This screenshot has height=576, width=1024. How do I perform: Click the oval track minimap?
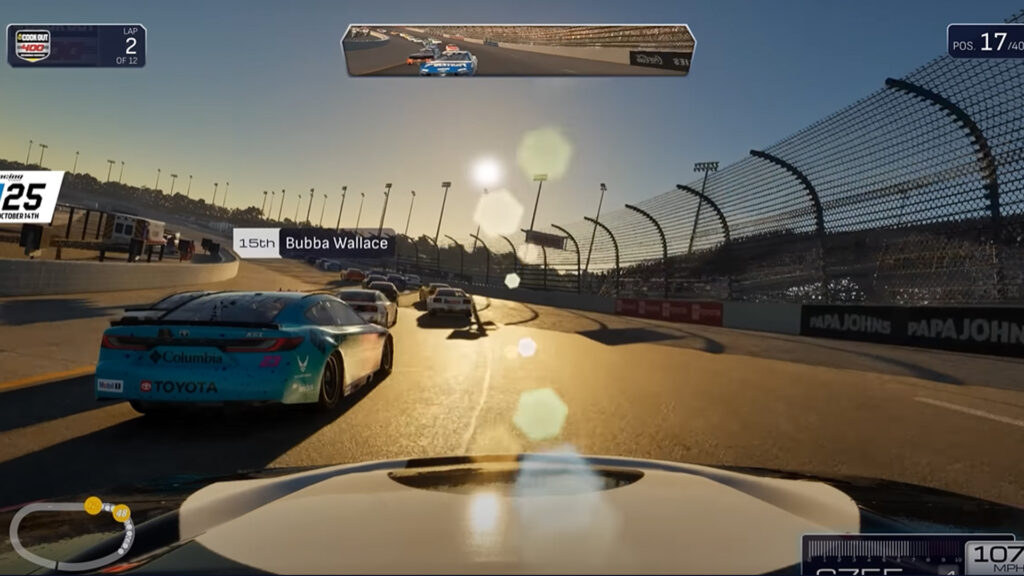[x=70, y=534]
